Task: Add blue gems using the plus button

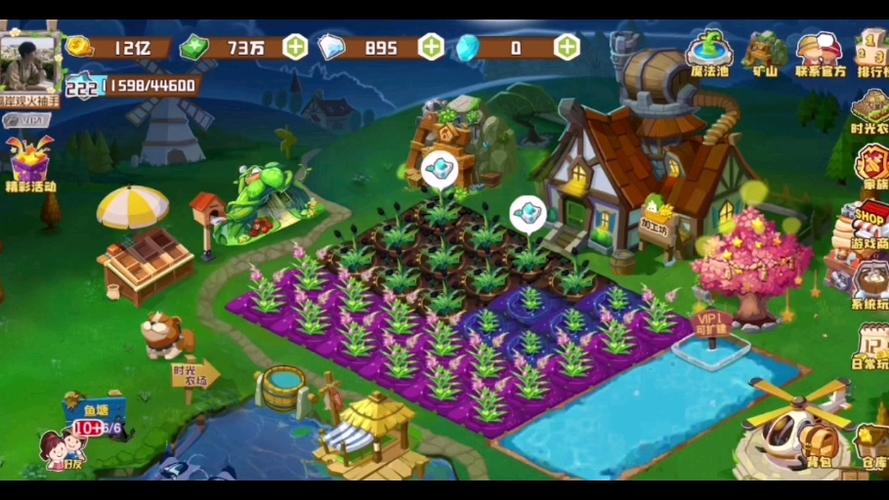Action: (567, 46)
